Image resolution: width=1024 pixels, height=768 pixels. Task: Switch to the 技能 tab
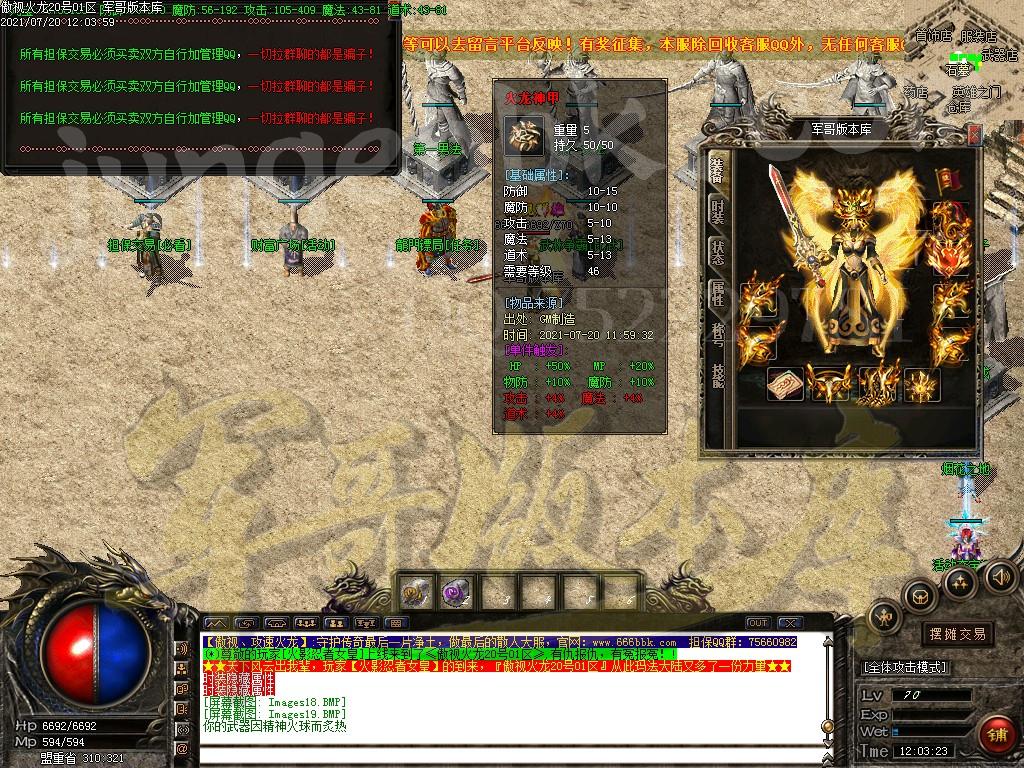(717, 374)
